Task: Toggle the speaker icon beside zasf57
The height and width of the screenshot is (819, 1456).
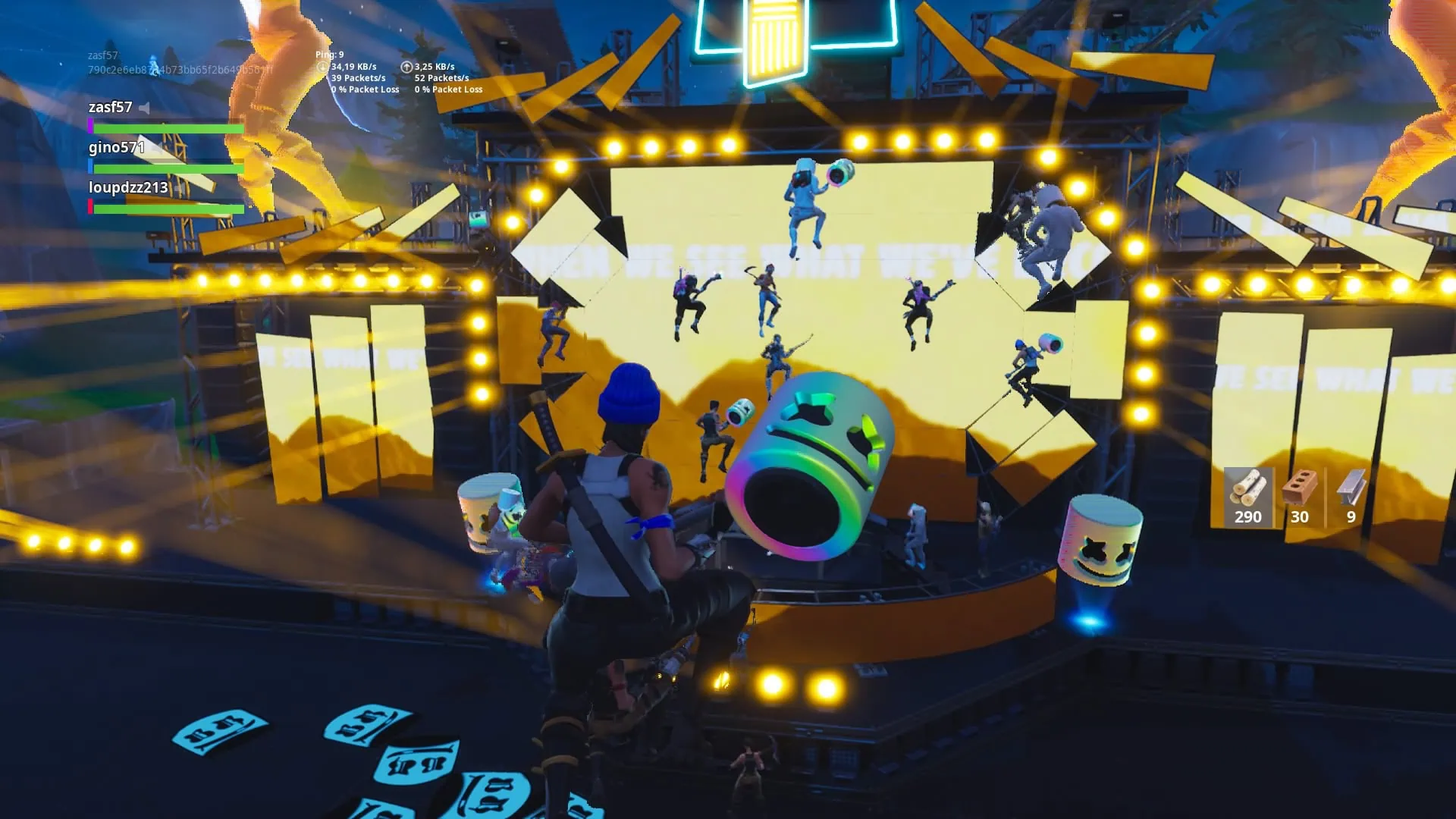Action: [144, 108]
